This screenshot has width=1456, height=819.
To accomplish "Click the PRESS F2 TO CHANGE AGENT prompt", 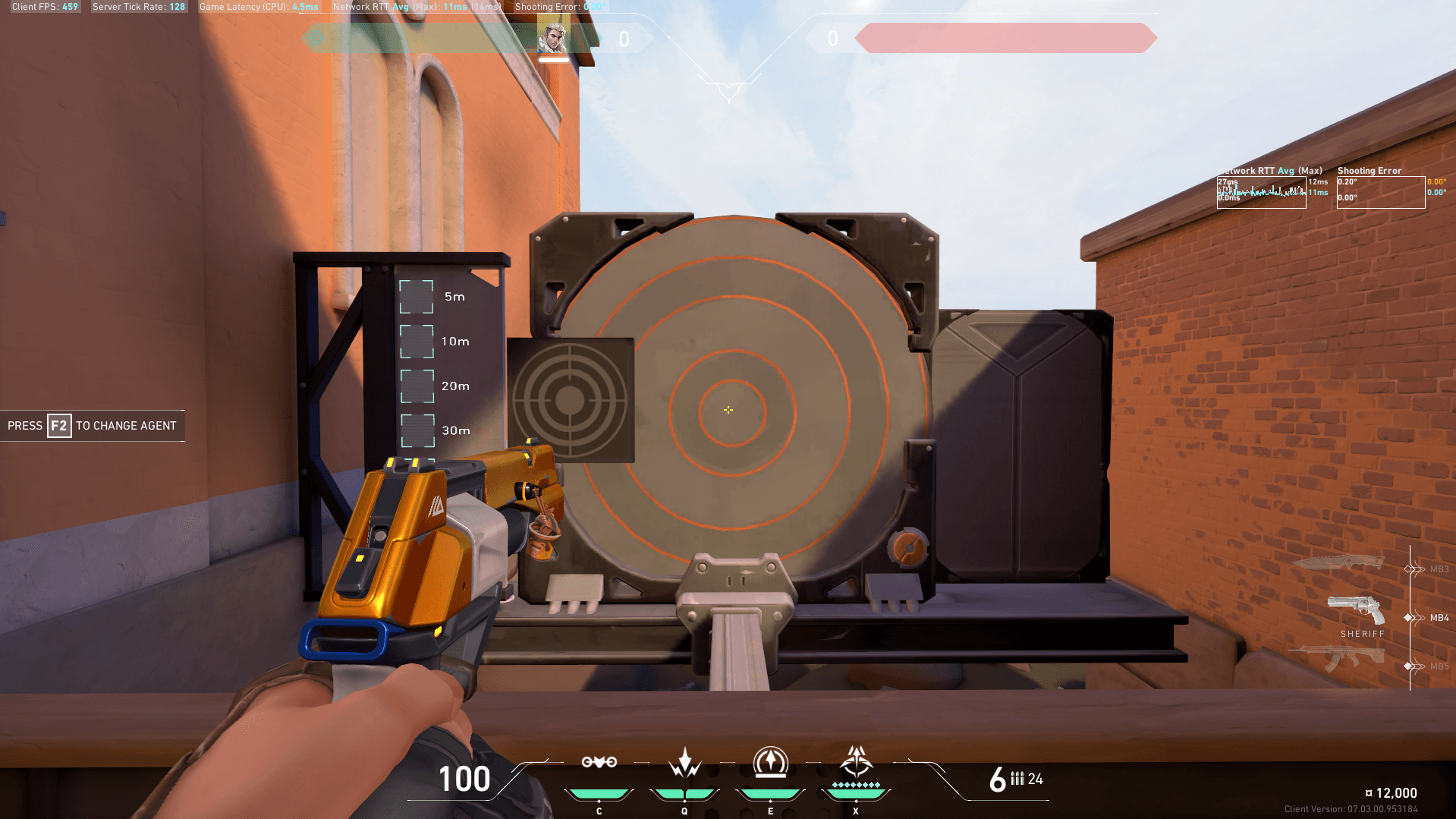I will pyautogui.click(x=93, y=426).
